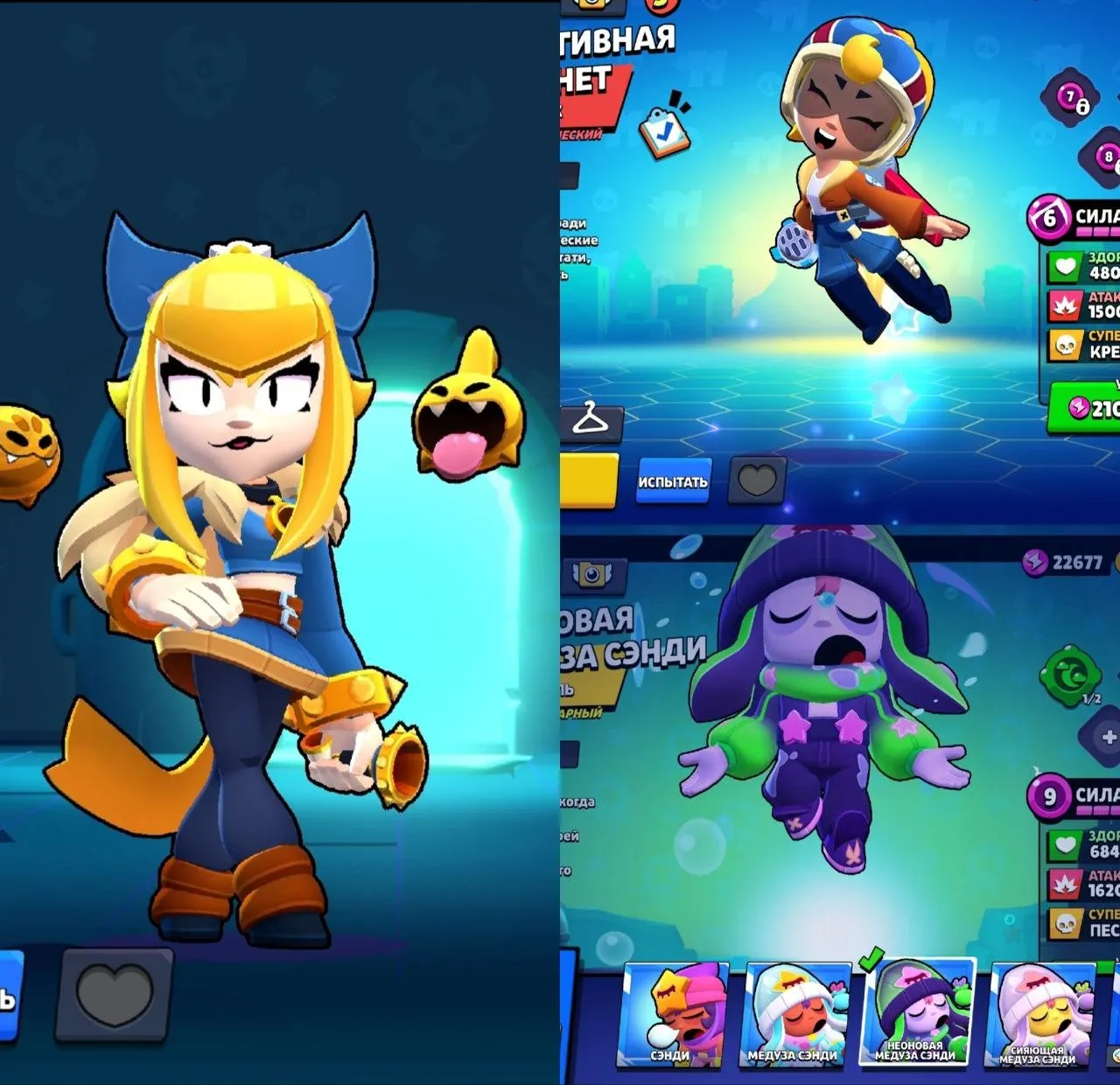Click the pink lightning icon next to 22677
1120x1085 pixels.
(x=1034, y=562)
